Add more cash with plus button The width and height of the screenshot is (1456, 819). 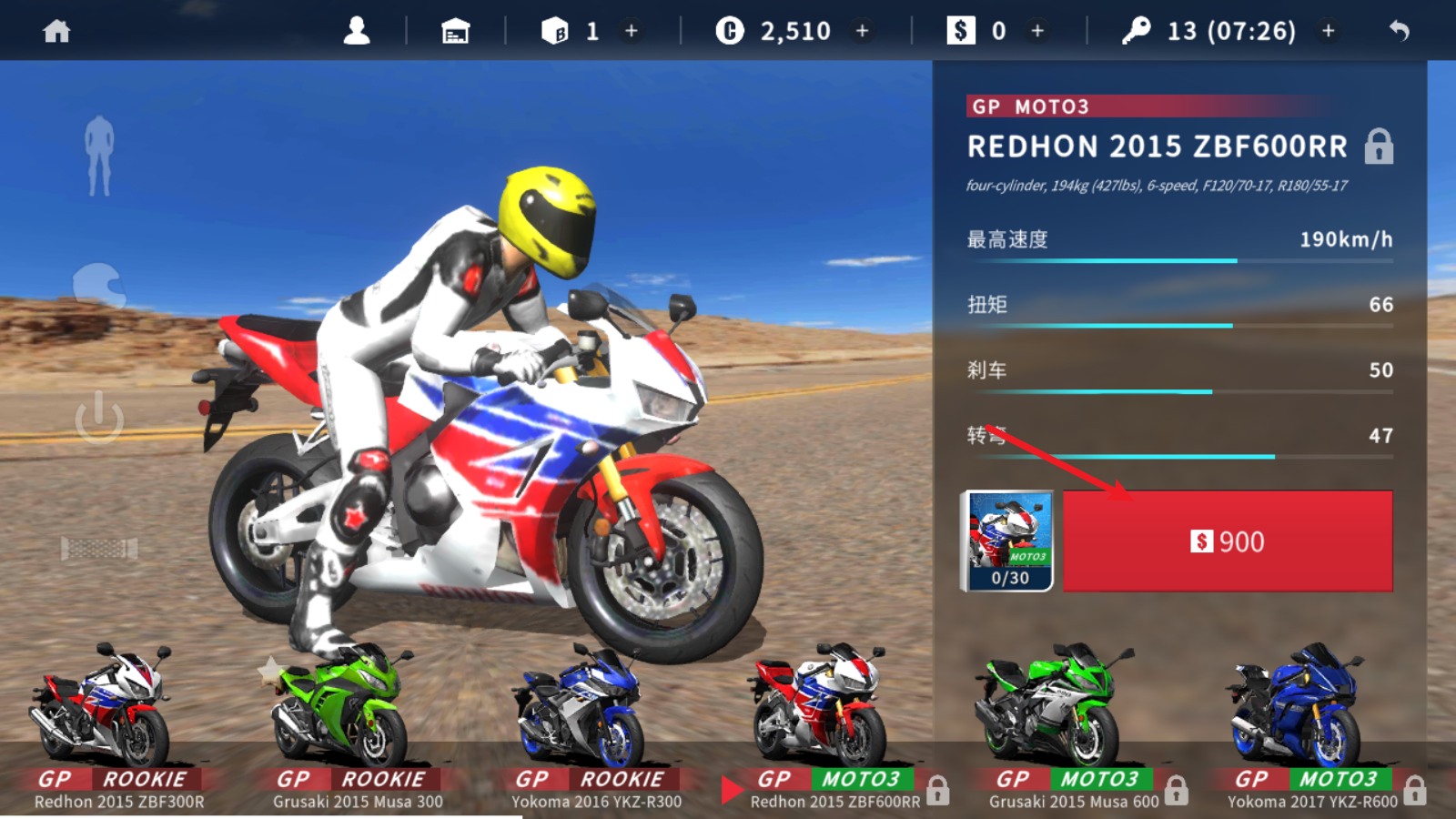pyautogui.click(x=1037, y=32)
